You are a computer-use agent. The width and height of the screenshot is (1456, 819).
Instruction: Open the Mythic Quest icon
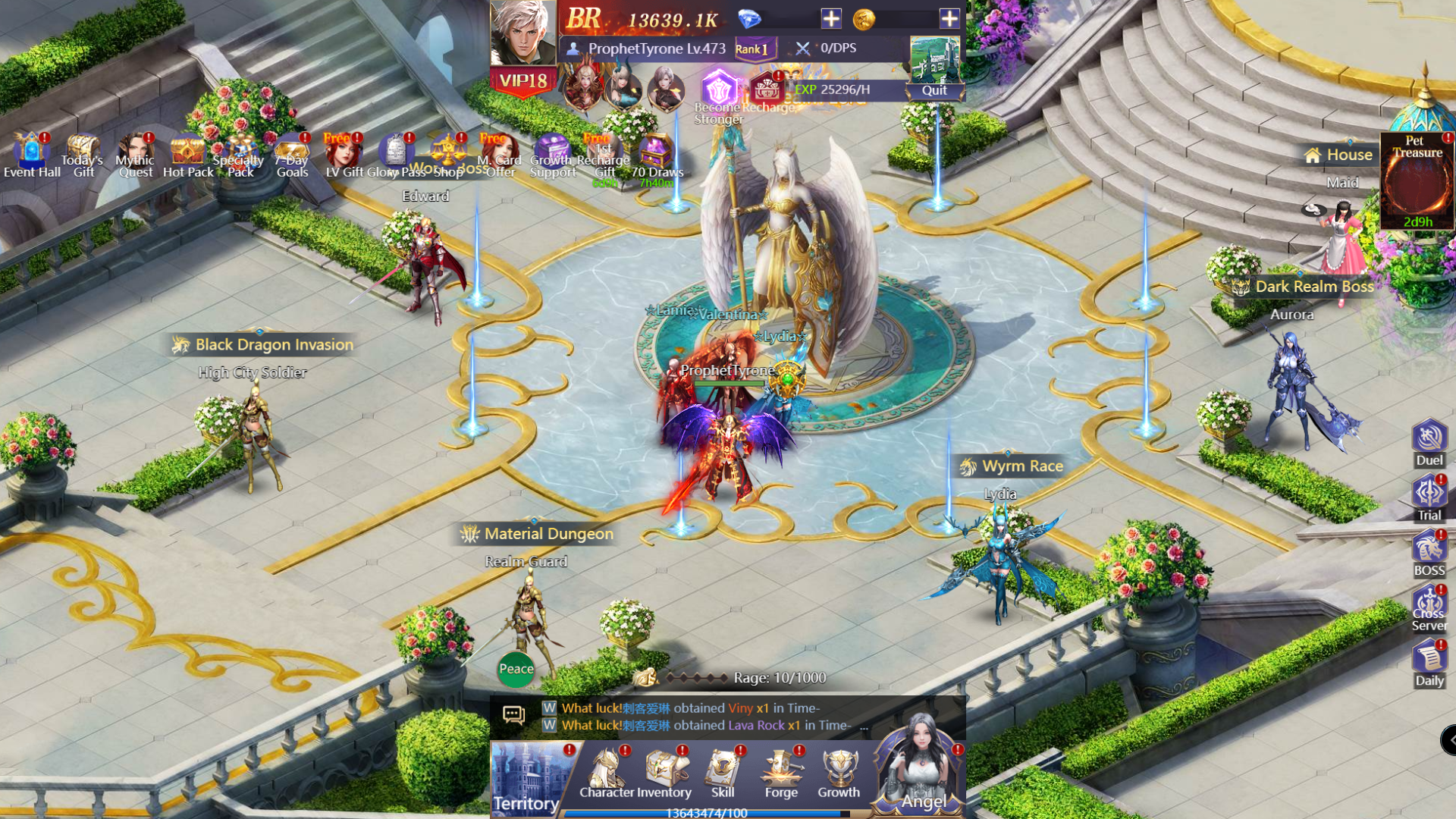pyautogui.click(x=135, y=152)
